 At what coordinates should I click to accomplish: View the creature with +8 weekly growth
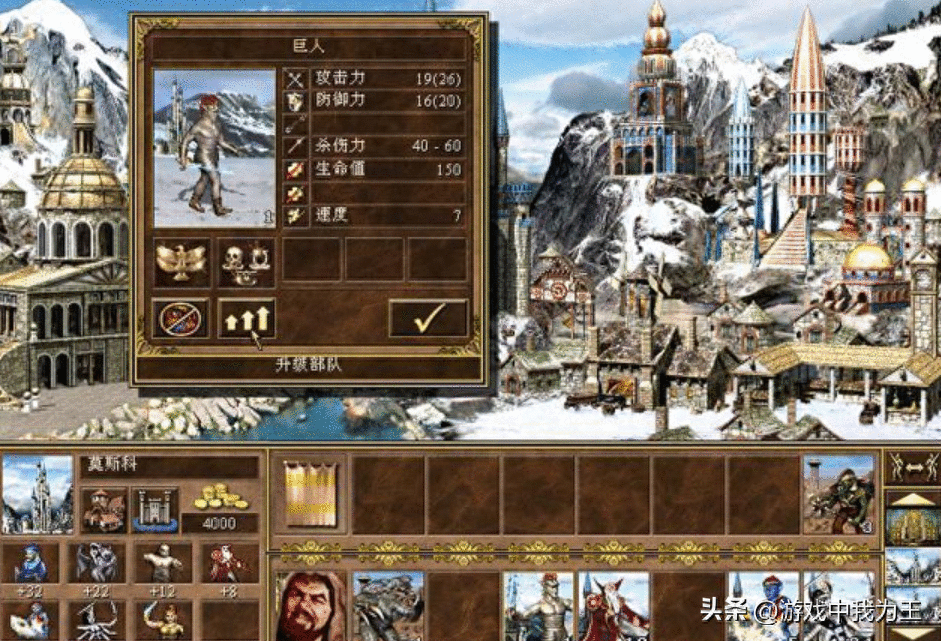point(227,564)
